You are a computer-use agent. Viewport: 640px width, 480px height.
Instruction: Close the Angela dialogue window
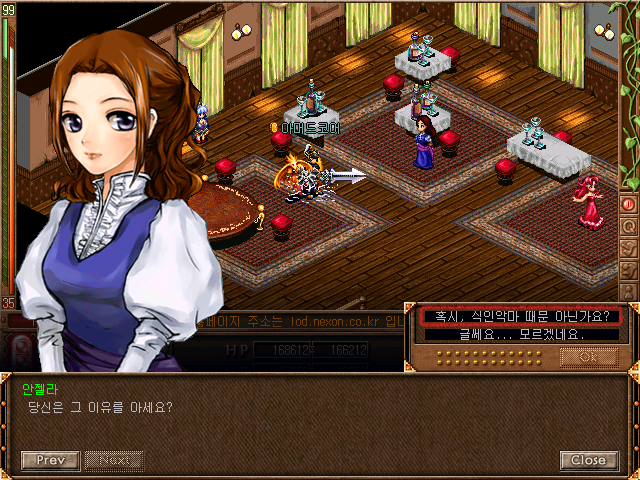589,460
